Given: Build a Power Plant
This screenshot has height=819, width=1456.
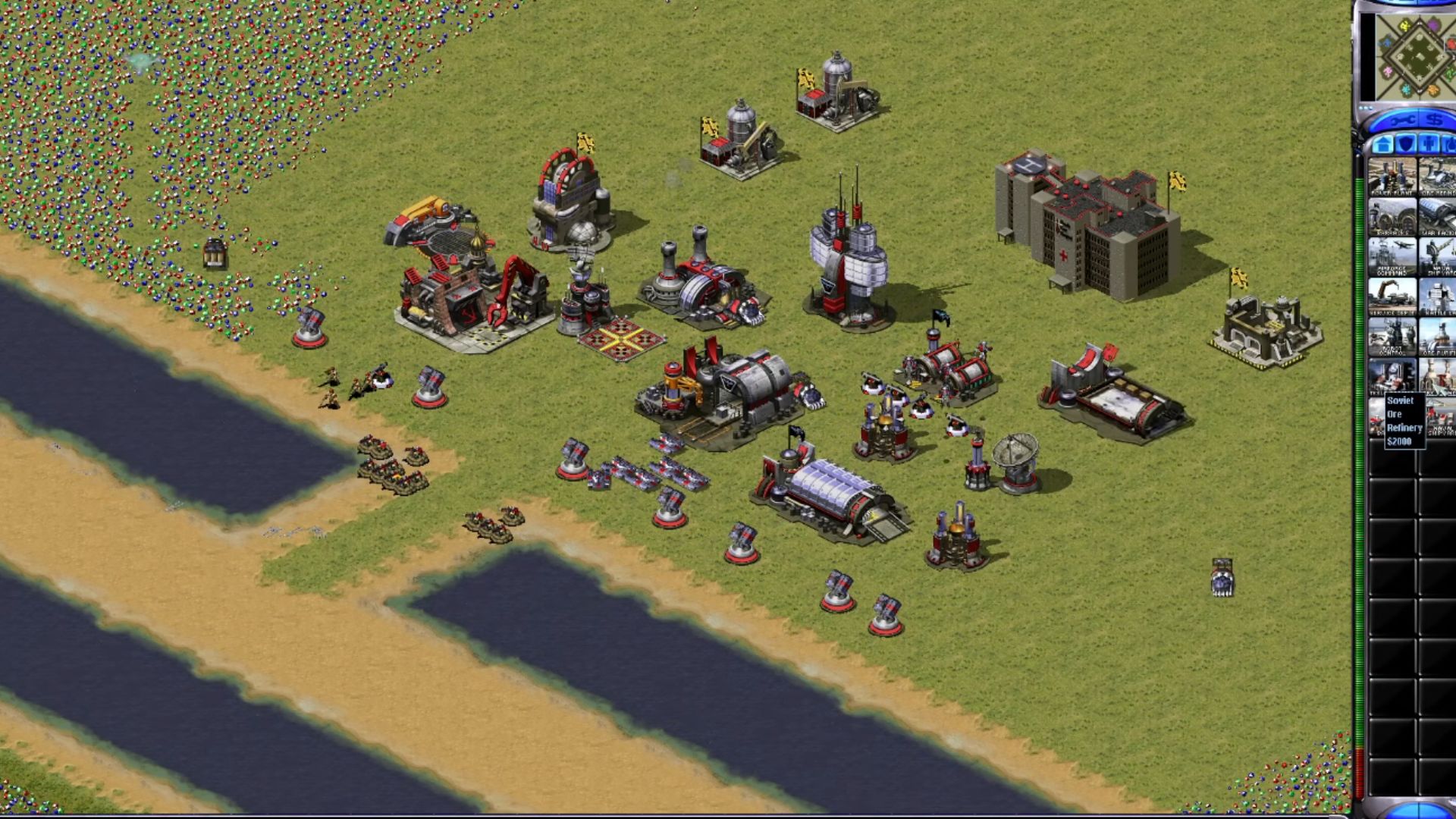Looking at the screenshot, I should (1392, 177).
